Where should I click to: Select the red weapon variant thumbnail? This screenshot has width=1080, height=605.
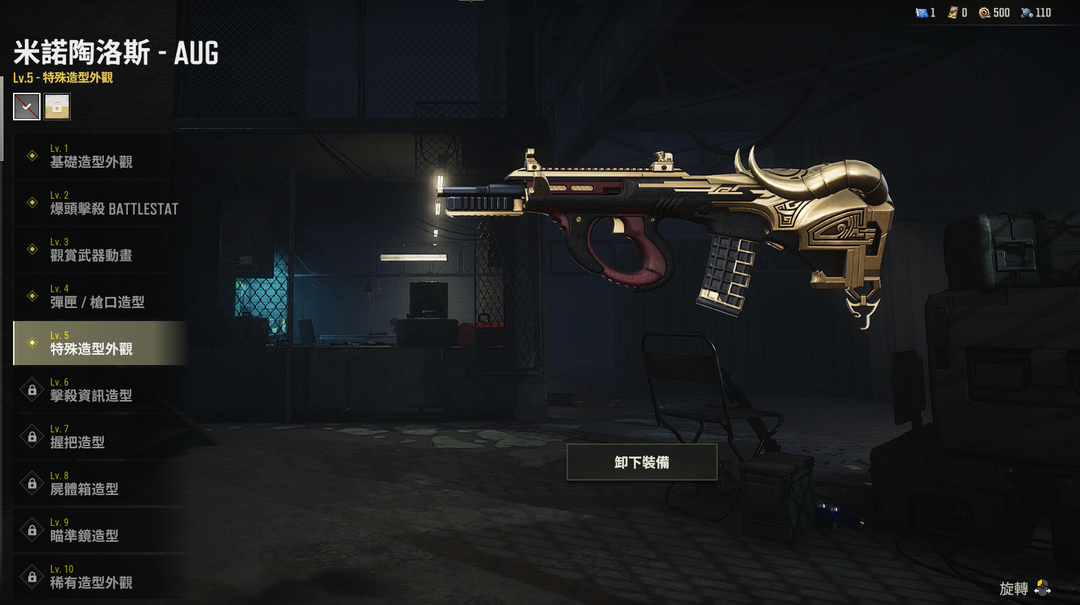click(x=27, y=106)
